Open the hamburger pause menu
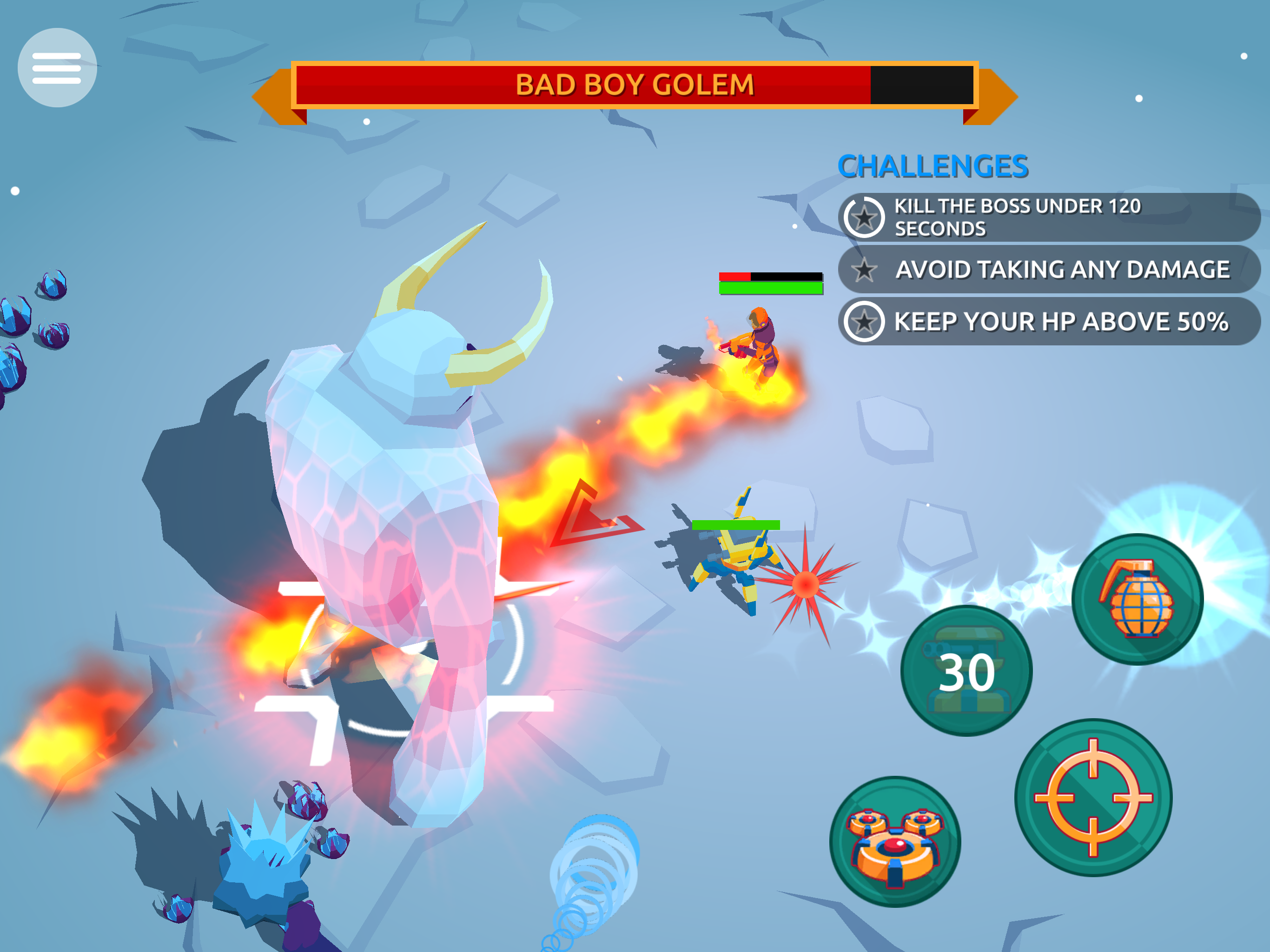 pos(57,68)
